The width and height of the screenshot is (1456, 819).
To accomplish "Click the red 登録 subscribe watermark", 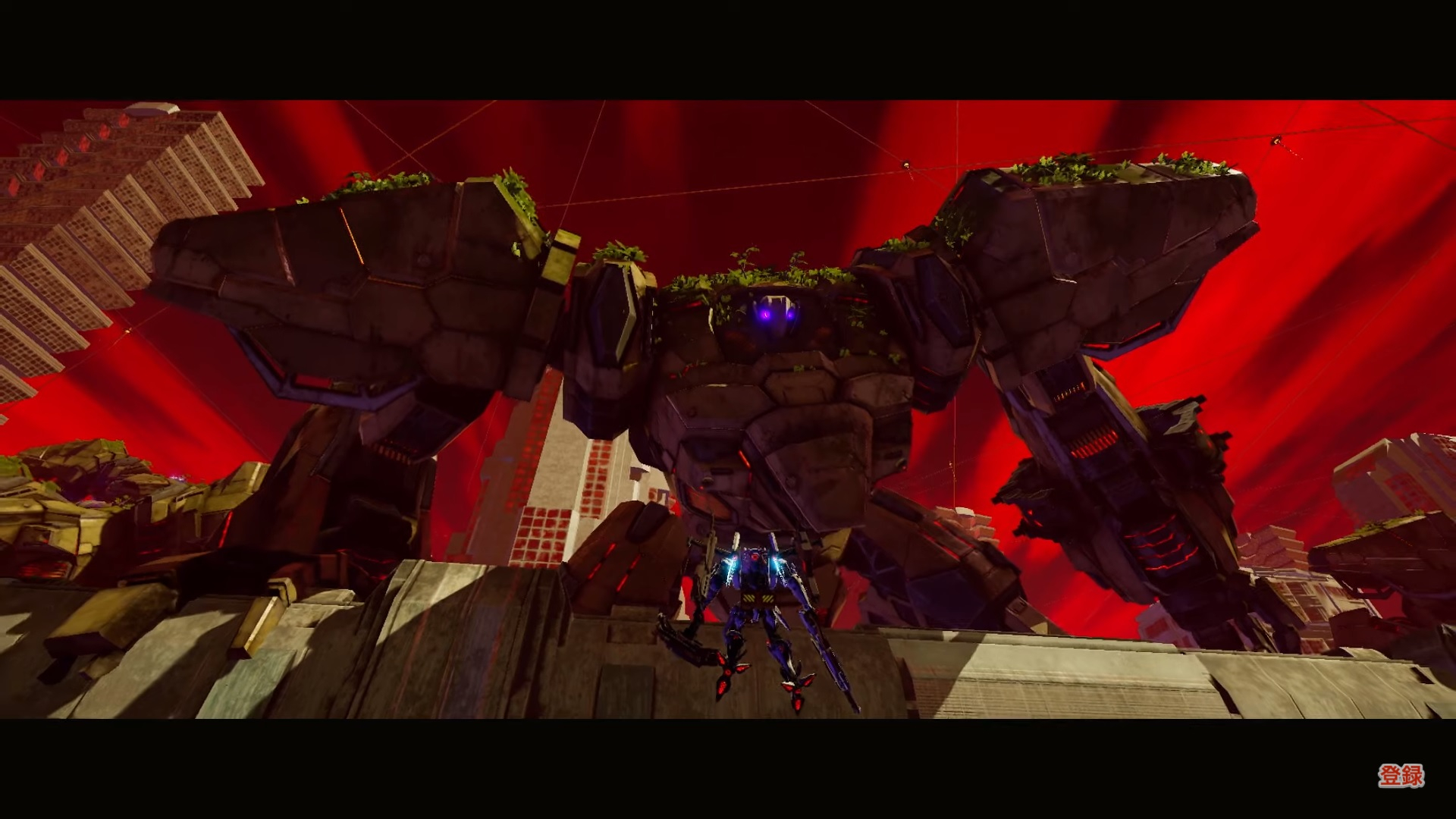I will [x=1400, y=776].
